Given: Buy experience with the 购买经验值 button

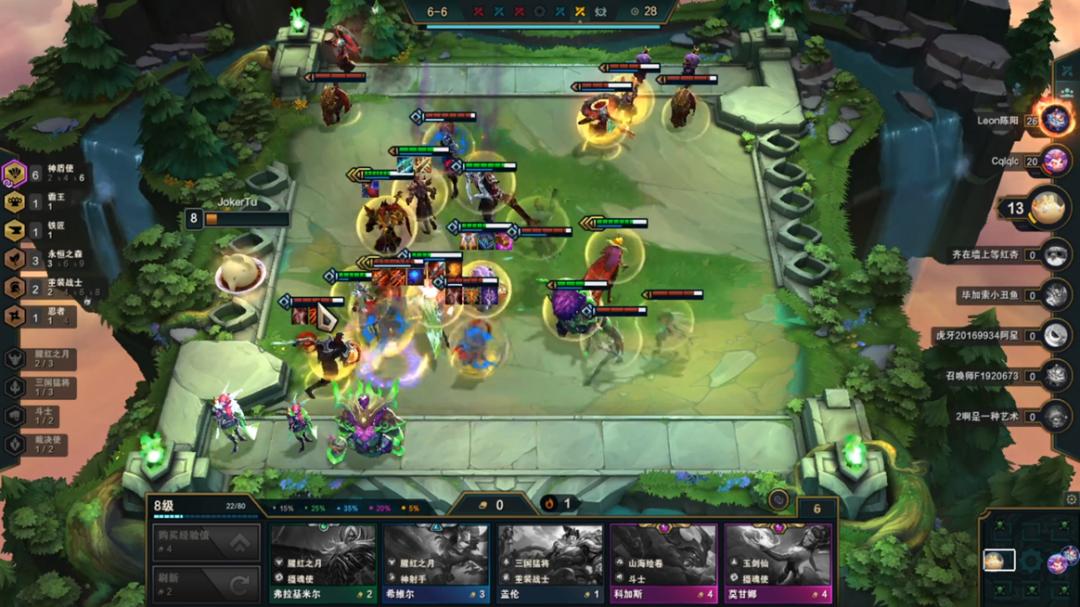Looking at the screenshot, I should point(206,542).
